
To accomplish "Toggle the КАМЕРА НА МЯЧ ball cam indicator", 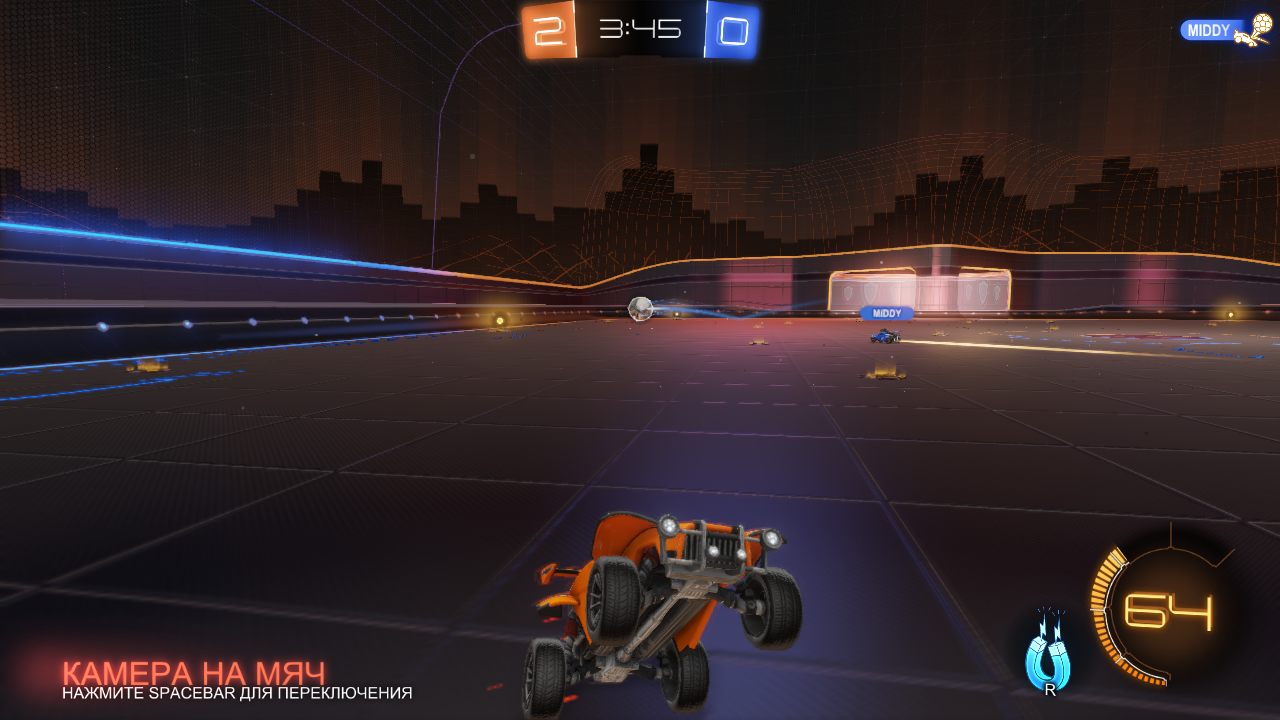I will (x=194, y=674).
